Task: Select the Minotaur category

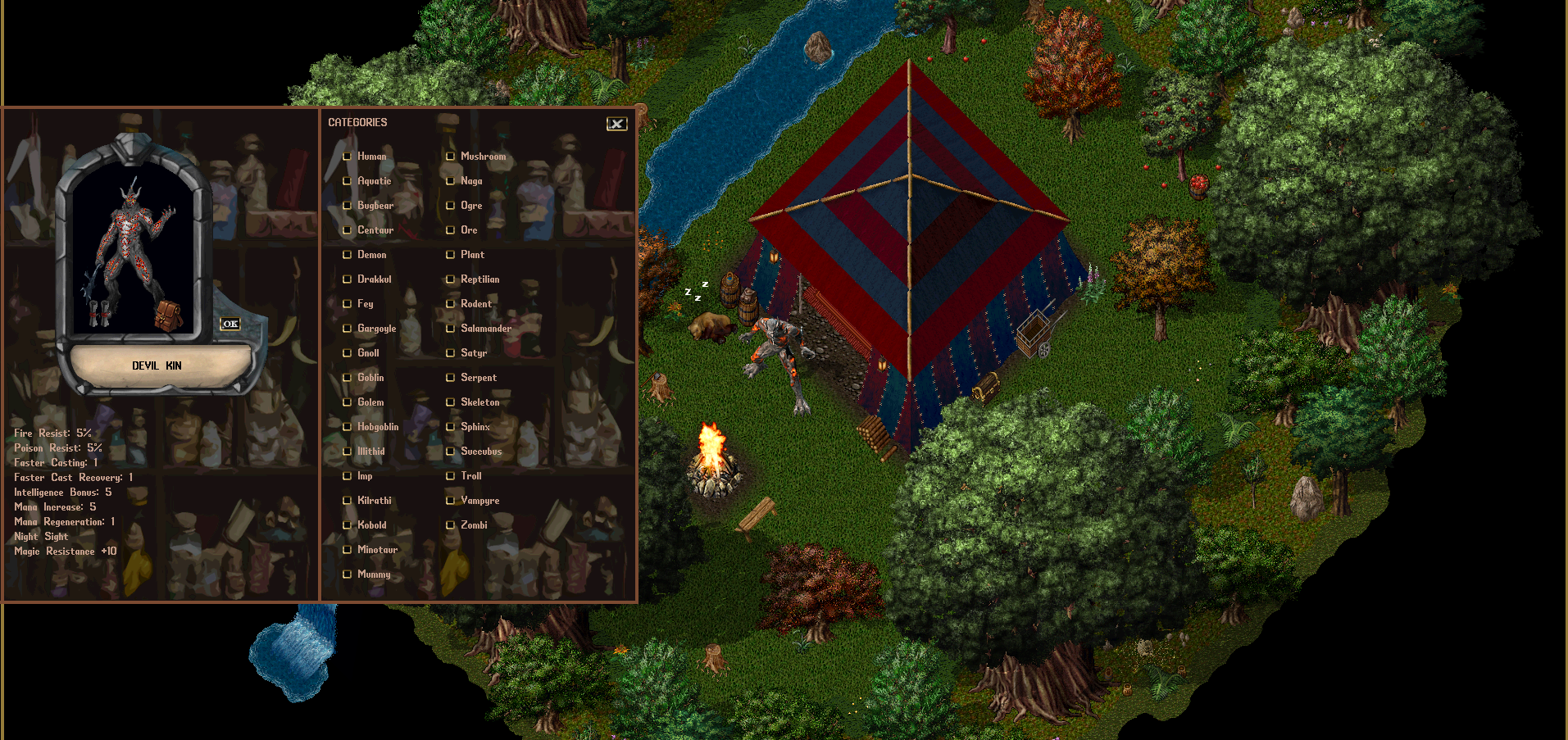Action: coord(348,550)
